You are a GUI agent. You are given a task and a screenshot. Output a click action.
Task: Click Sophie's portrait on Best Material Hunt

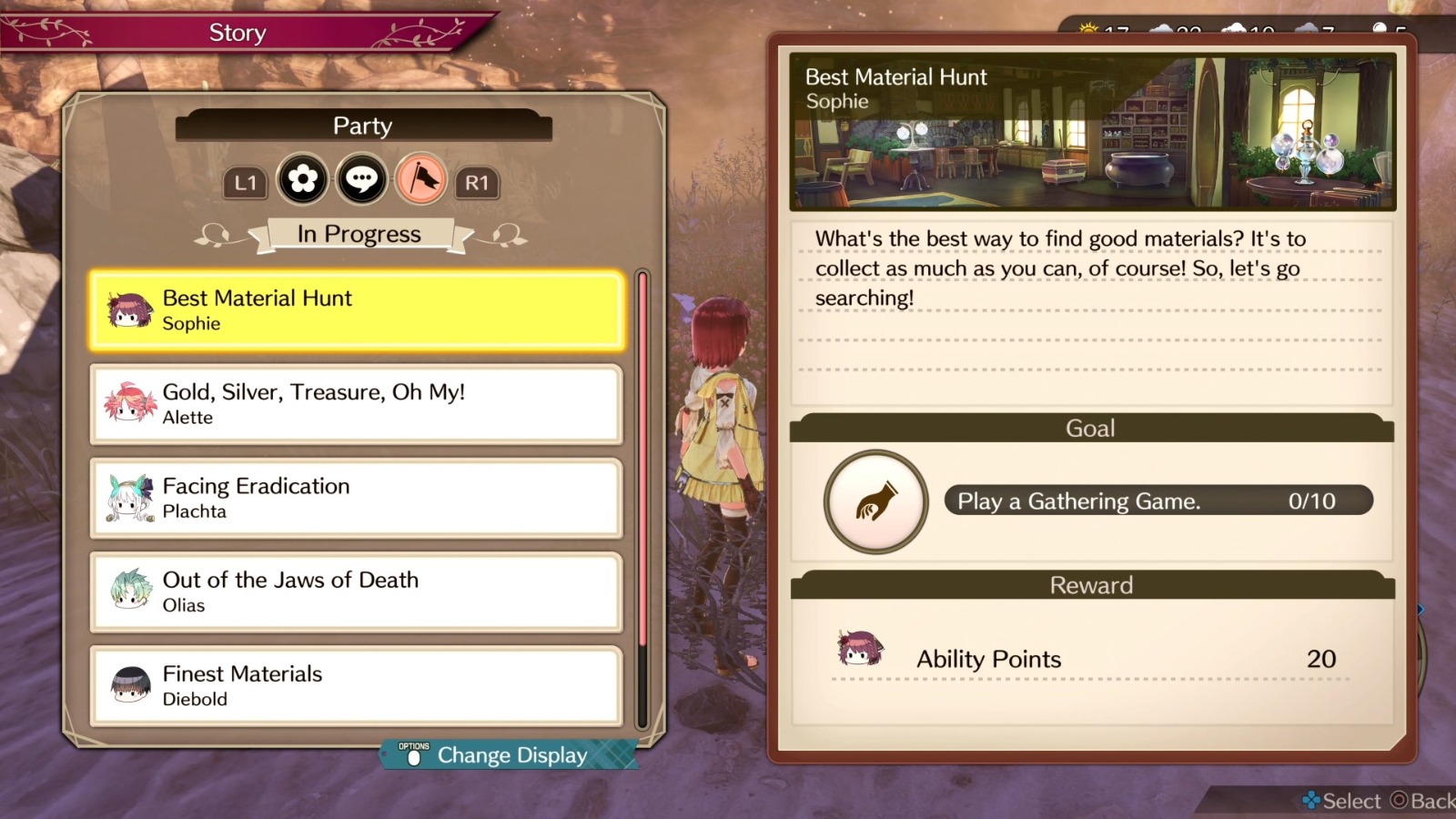click(127, 309)
